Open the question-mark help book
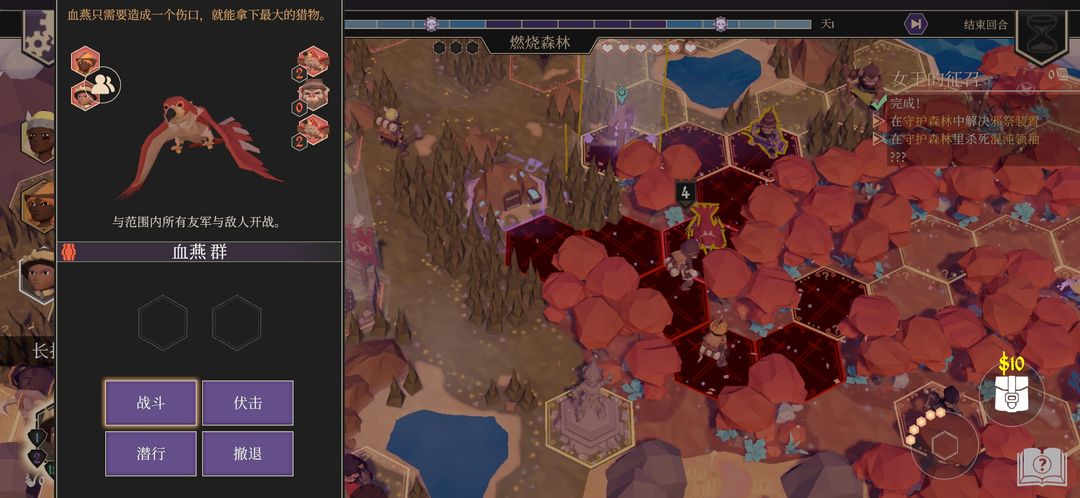The width and height of the screenshot is (1080, 498). (1042, 466)
